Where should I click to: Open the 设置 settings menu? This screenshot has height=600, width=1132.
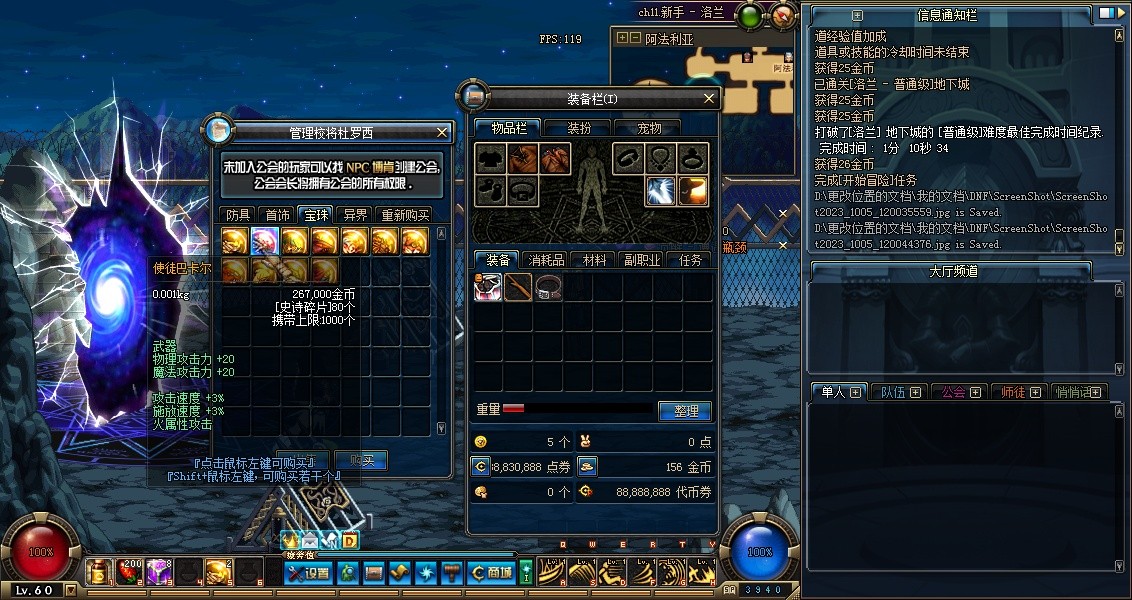[x=308, y=573]
